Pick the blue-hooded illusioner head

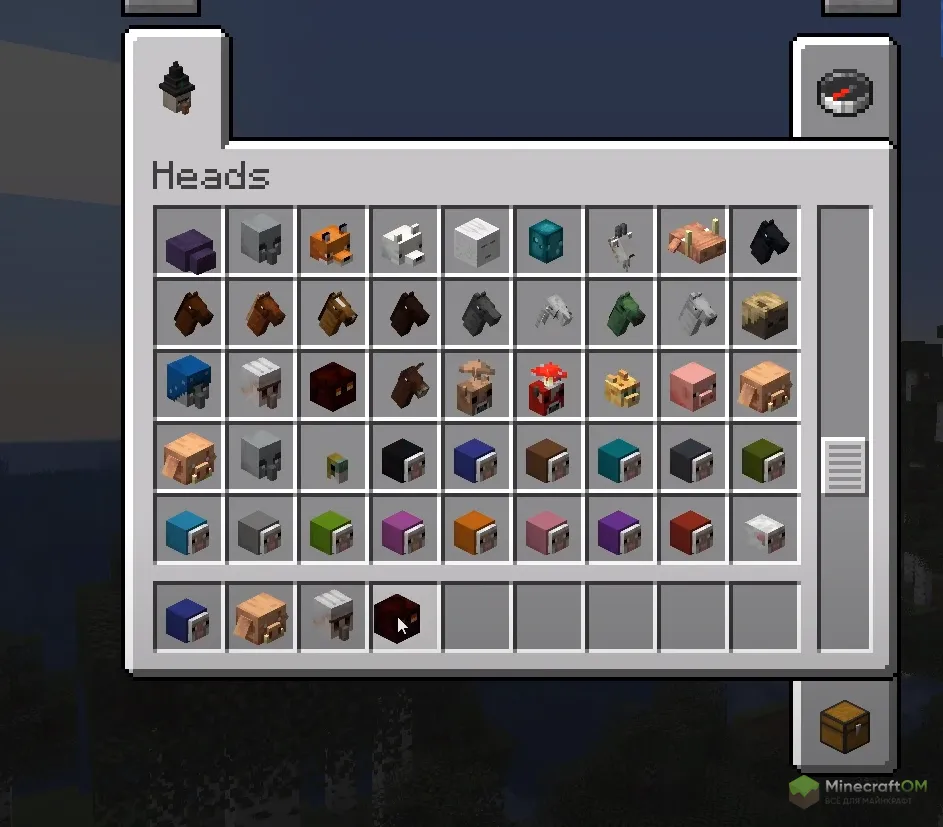(x=189, y=385)
